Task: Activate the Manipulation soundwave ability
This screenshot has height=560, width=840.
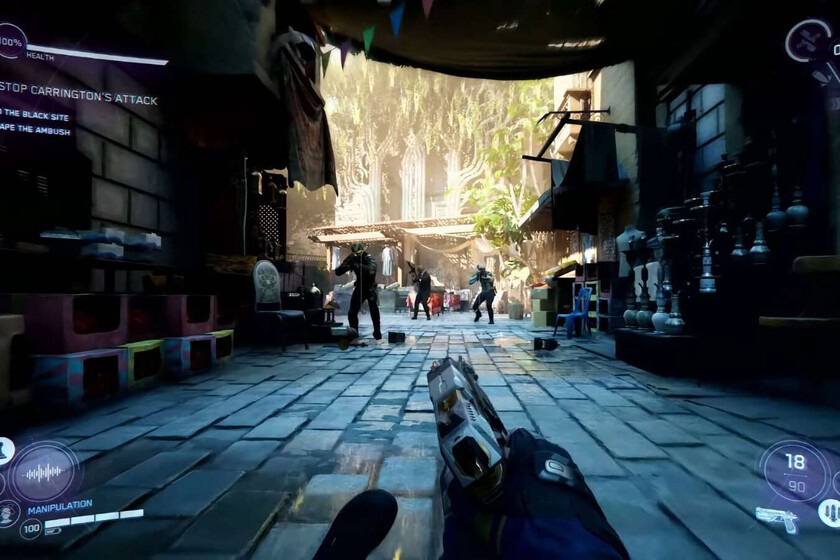Action: click(43, 471)
